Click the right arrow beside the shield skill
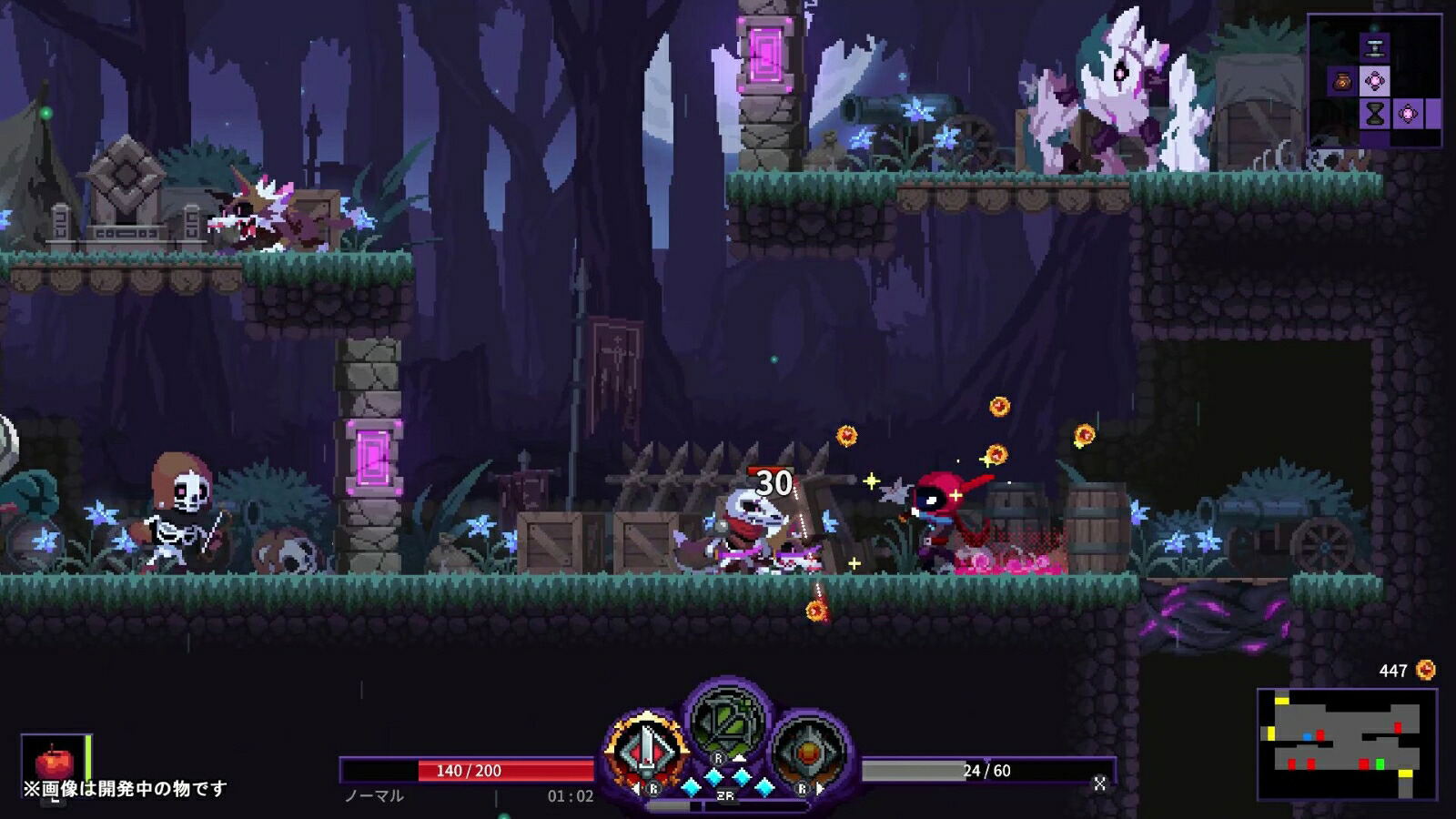 [x=820, y=788]
